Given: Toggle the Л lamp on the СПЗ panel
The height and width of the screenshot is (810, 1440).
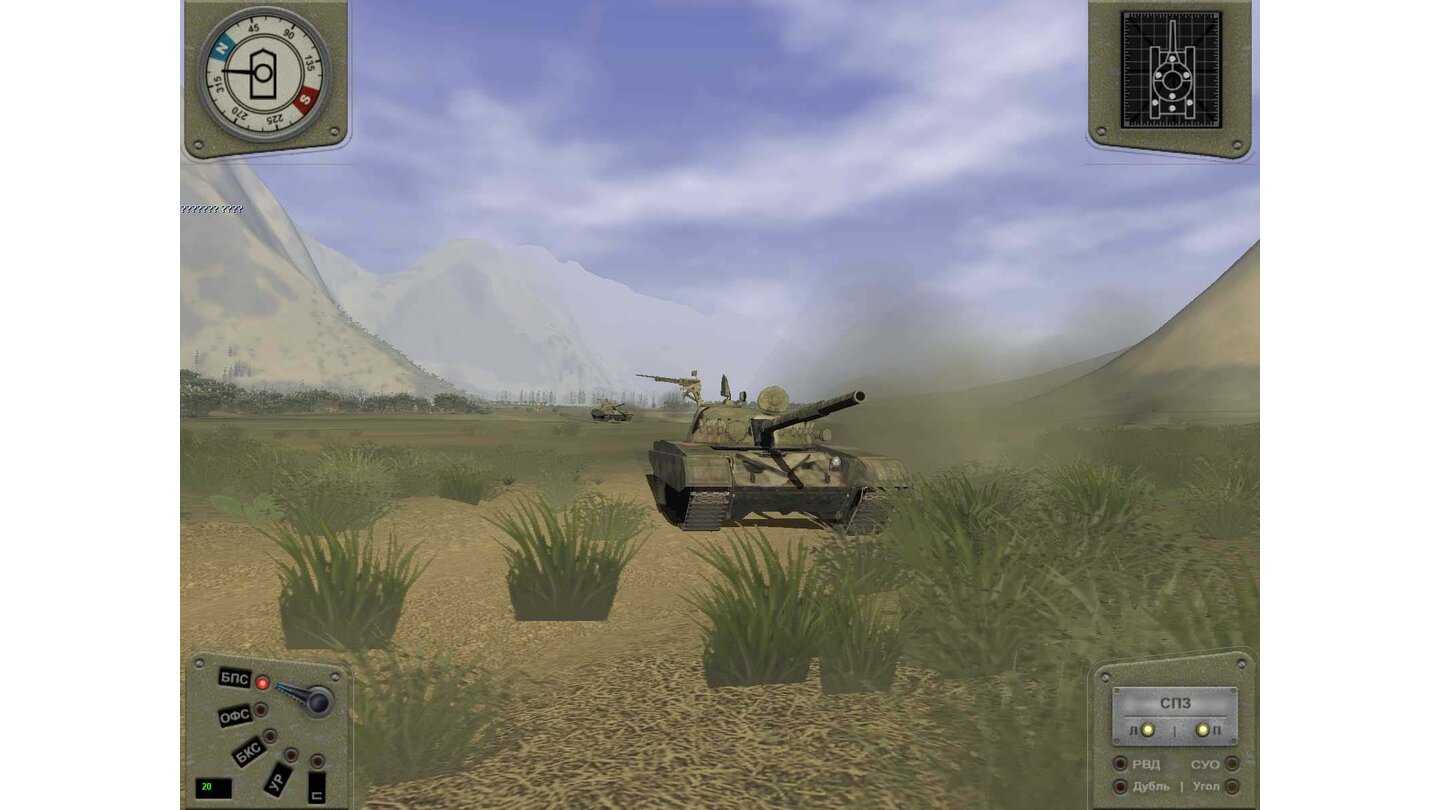Looking at the screenshot, I should (x=1148, y=731).
